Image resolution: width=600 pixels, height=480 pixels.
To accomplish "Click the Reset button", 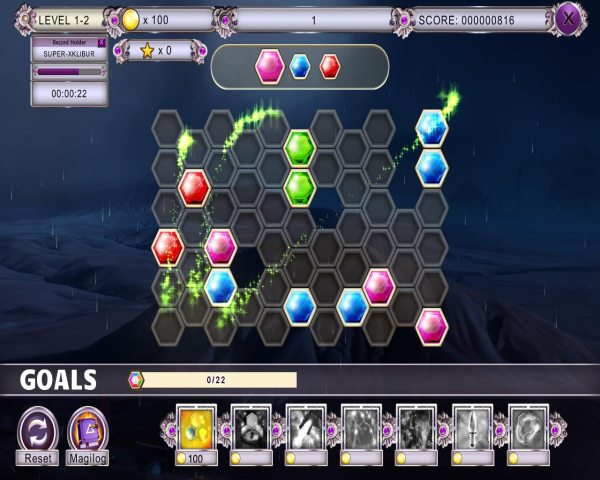I will [38, 434].
